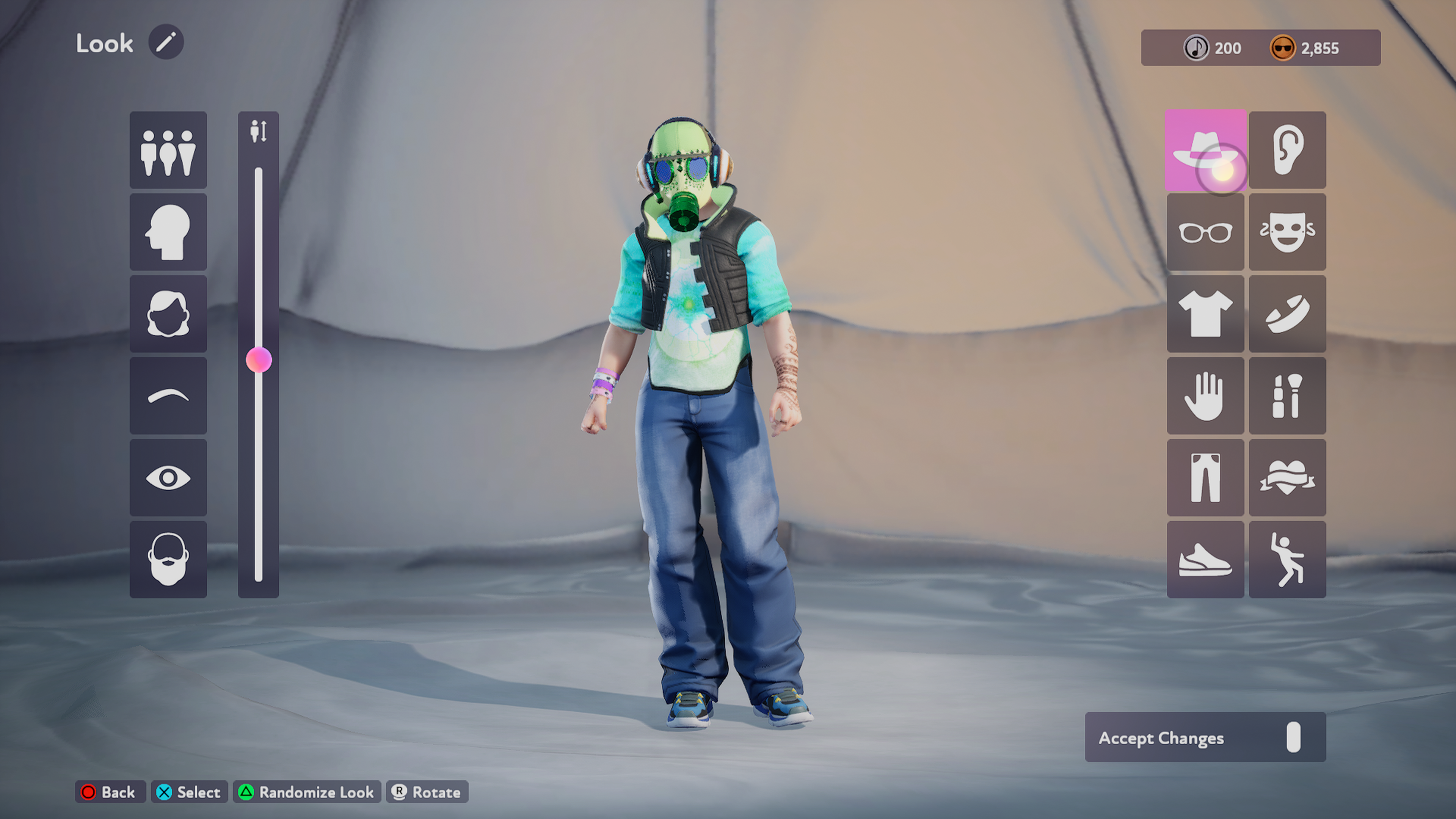Open the ear accessories category

1287,151
